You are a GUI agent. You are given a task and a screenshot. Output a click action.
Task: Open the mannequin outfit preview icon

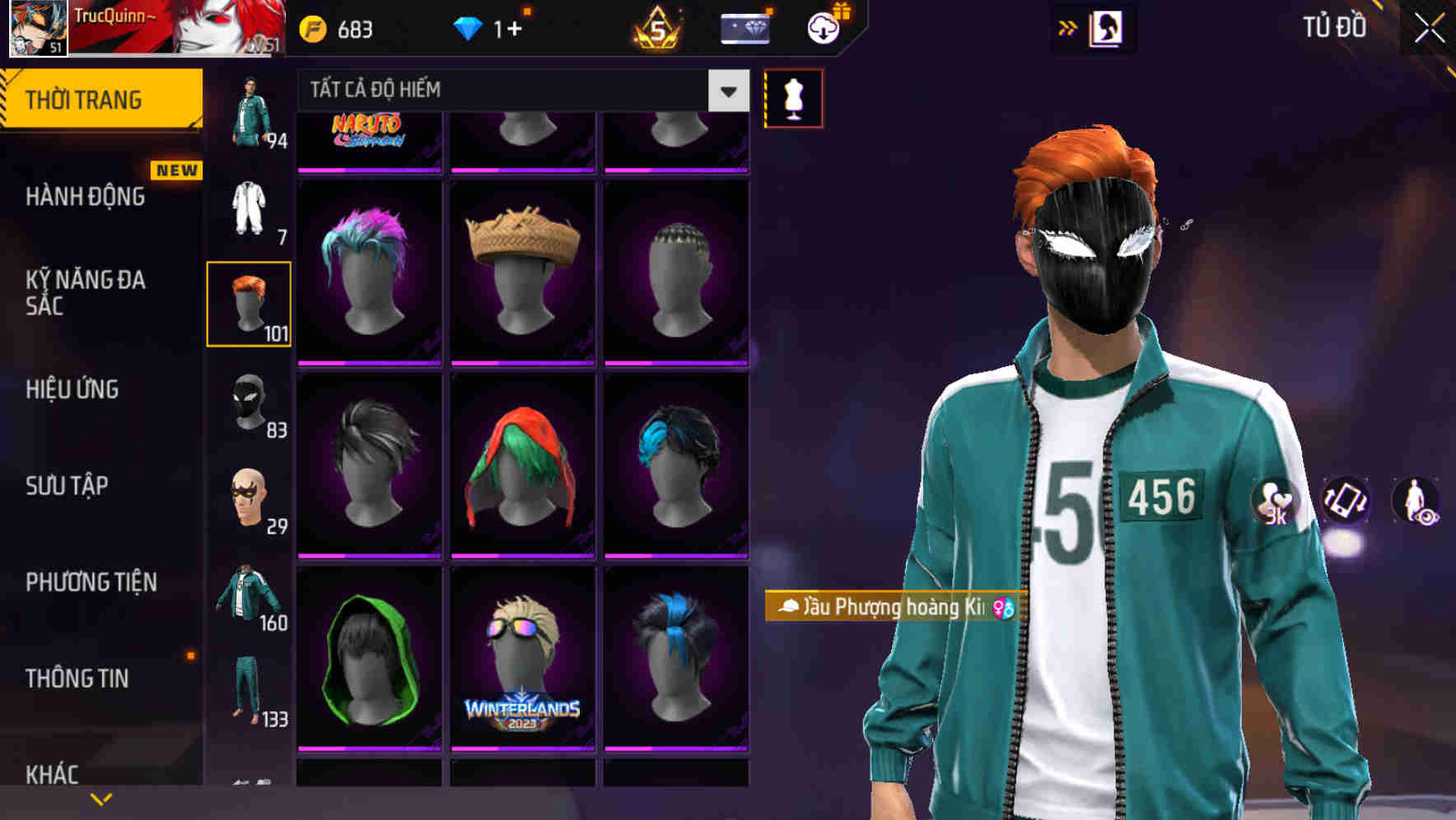794,97
